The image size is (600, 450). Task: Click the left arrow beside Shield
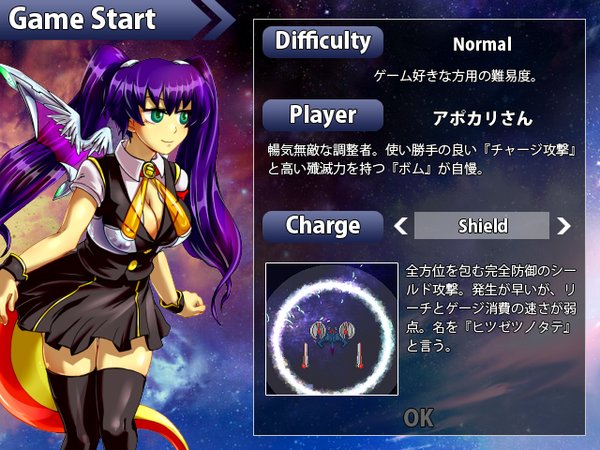402,226
